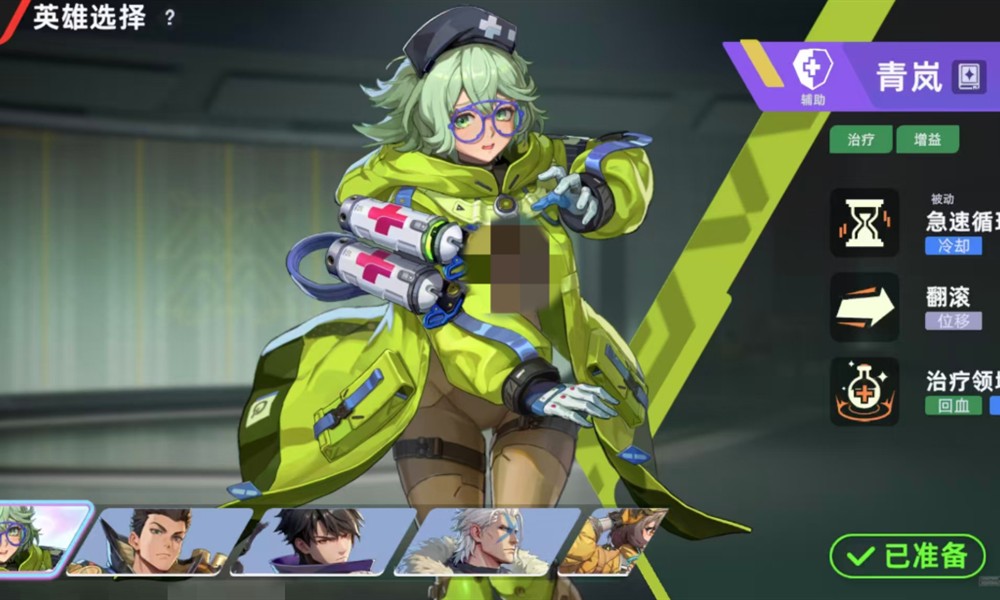Click the 增益 buff tag
Viewport: 1000px width, 600px height.
coord(928,140)
